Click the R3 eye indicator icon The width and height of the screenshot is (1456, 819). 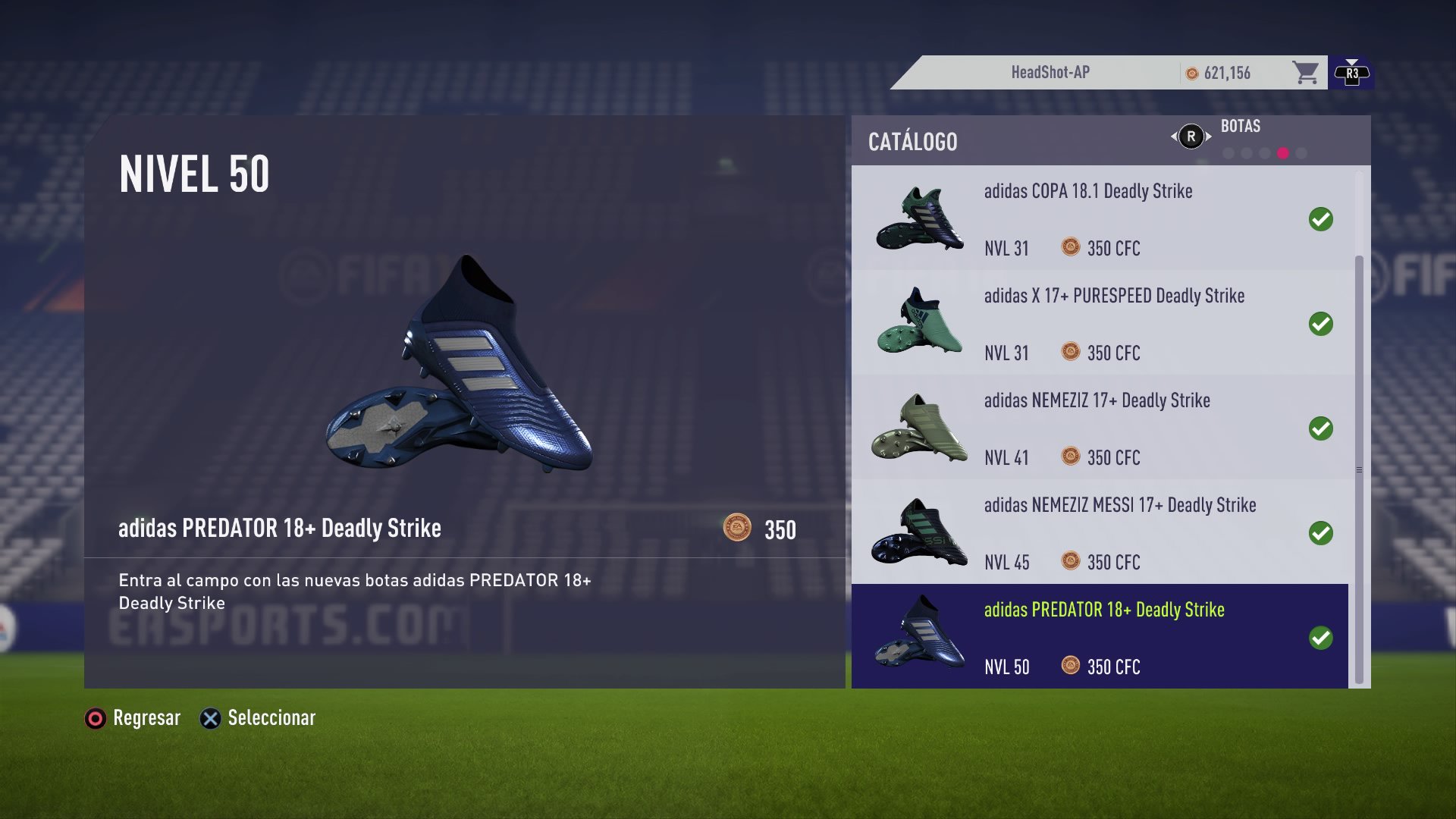click(1351, 72)
